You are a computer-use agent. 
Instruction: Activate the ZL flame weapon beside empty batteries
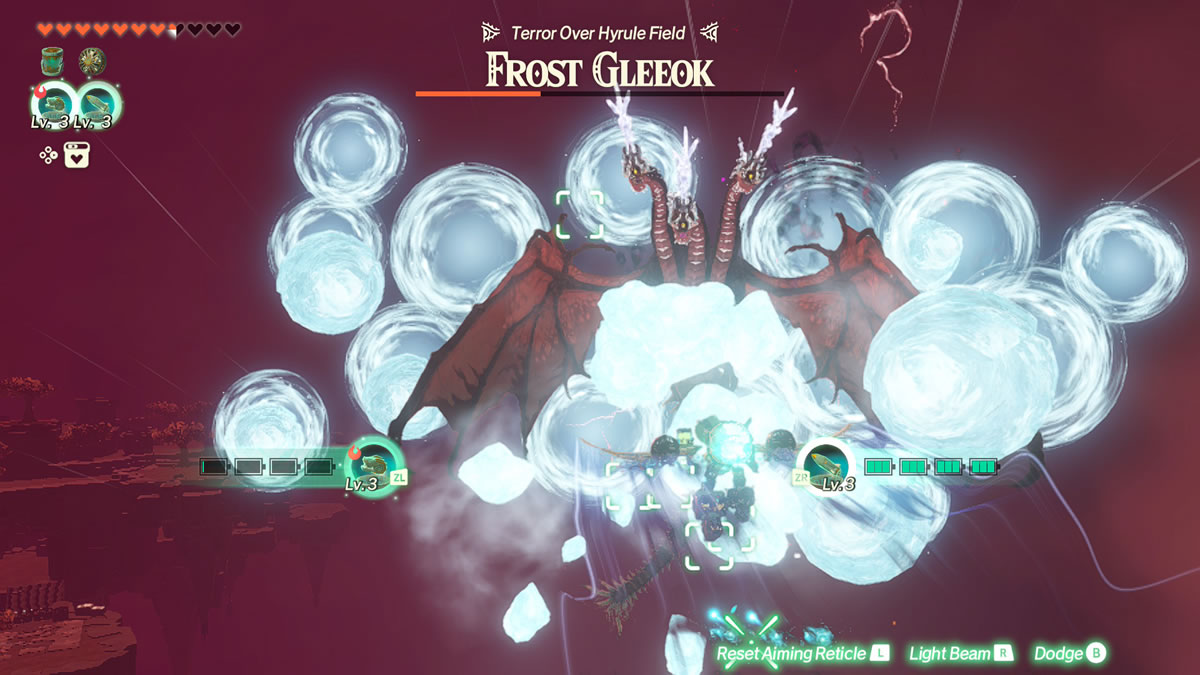(369, 463)
